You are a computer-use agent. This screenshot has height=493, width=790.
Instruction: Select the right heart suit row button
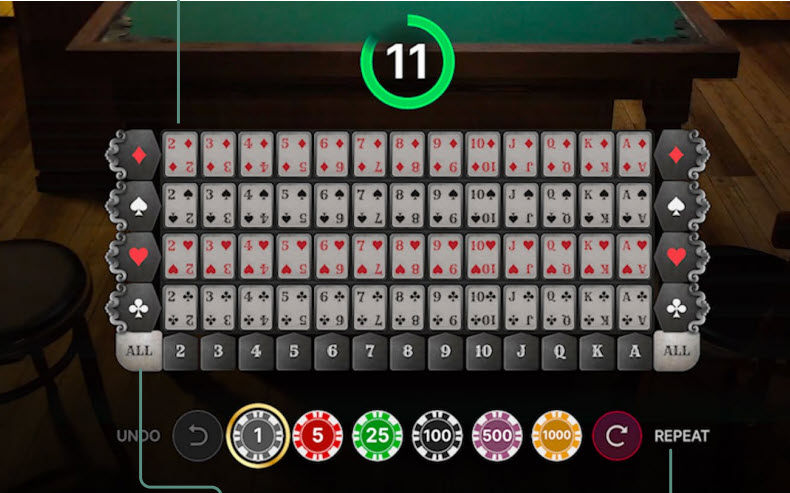pos(677,257)
